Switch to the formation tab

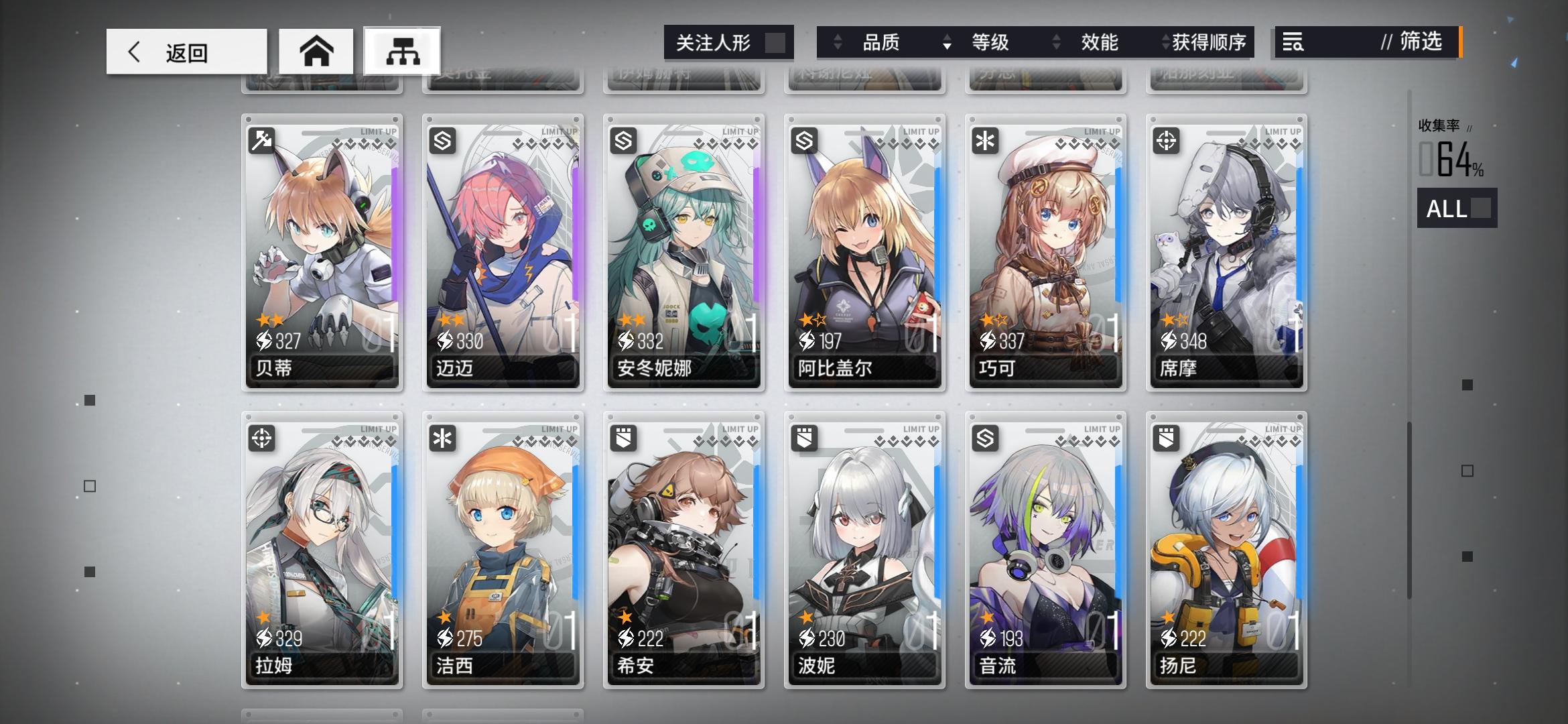pyautogui.click(x=402, y=50)
